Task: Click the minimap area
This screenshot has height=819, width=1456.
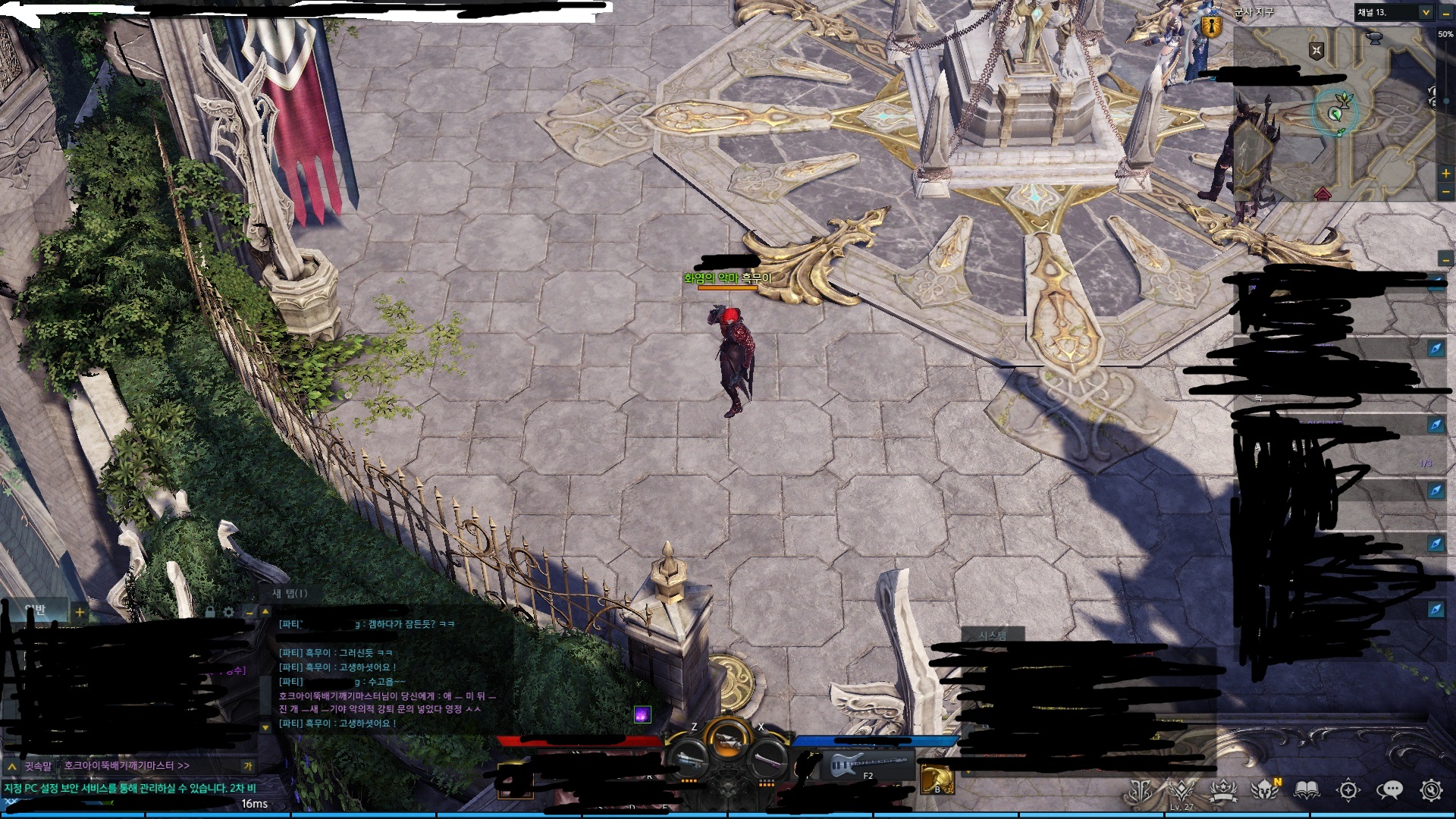Action: [1335, 114]
